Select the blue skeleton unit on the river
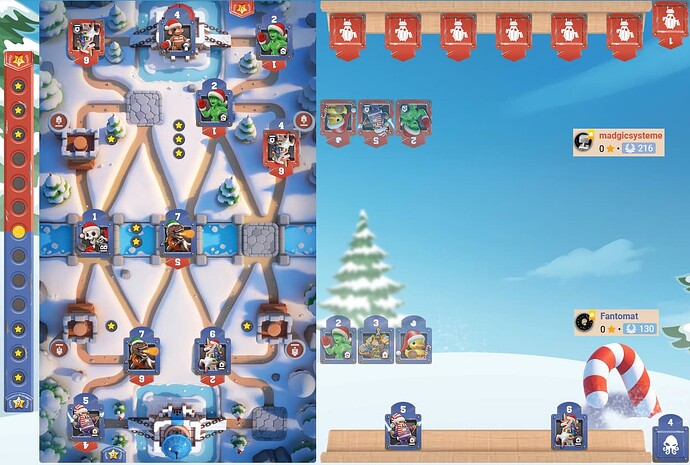The height and width of the screenshot is (465, 690). point(95,237)
